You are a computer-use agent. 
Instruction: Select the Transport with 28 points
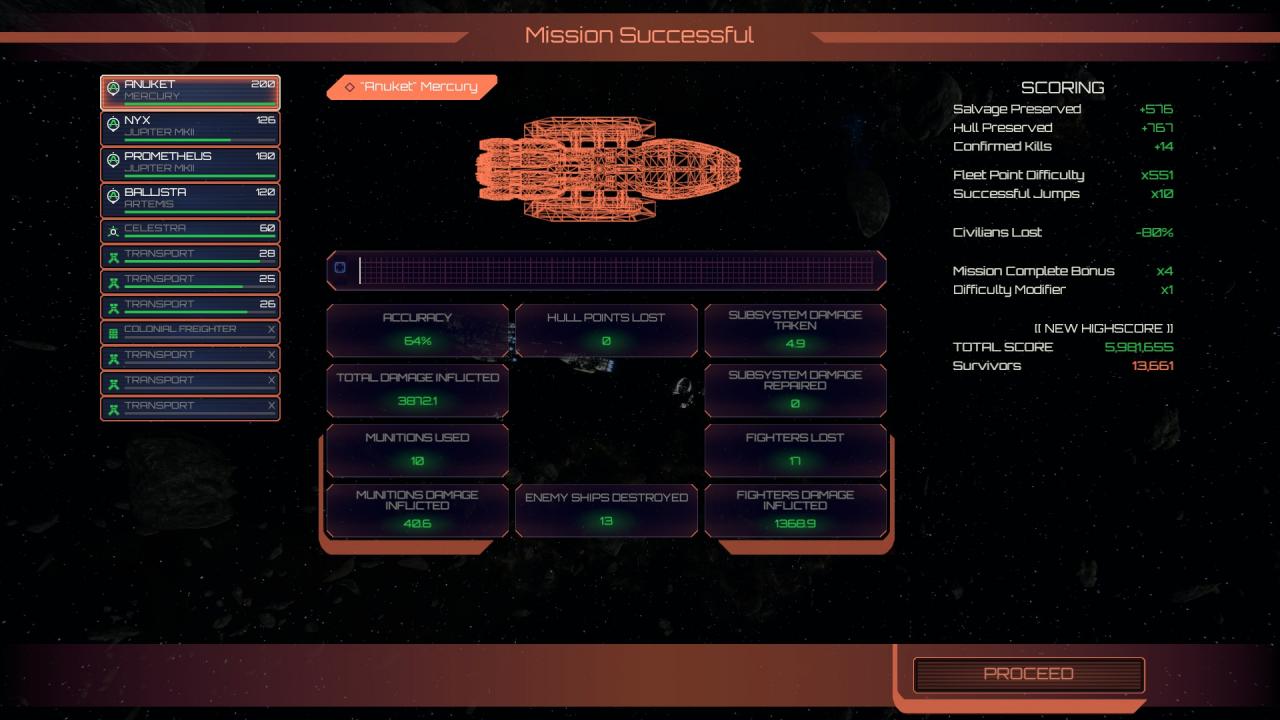coord(190,257)
